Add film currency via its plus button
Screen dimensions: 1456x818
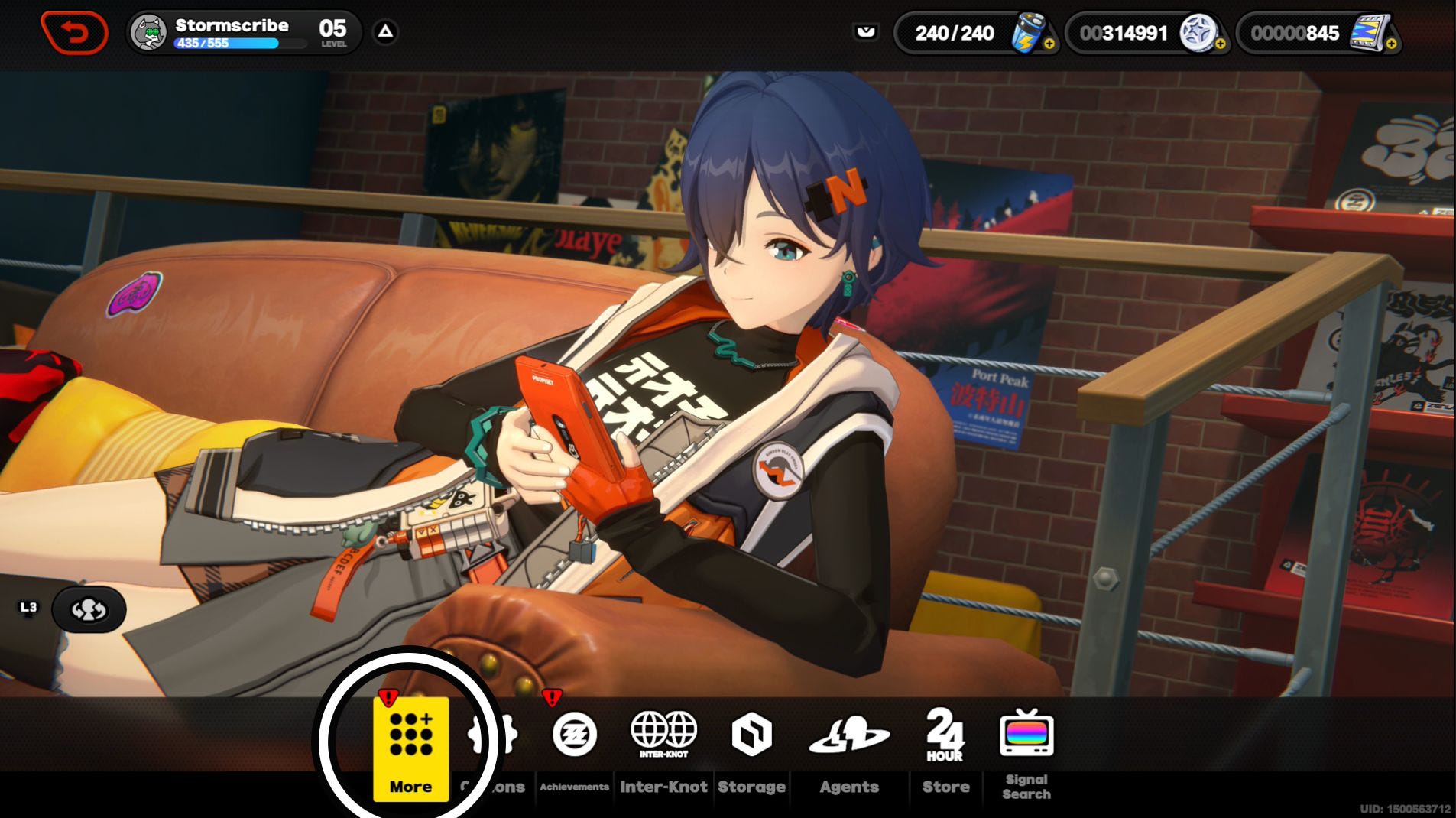pos(1391,44)
